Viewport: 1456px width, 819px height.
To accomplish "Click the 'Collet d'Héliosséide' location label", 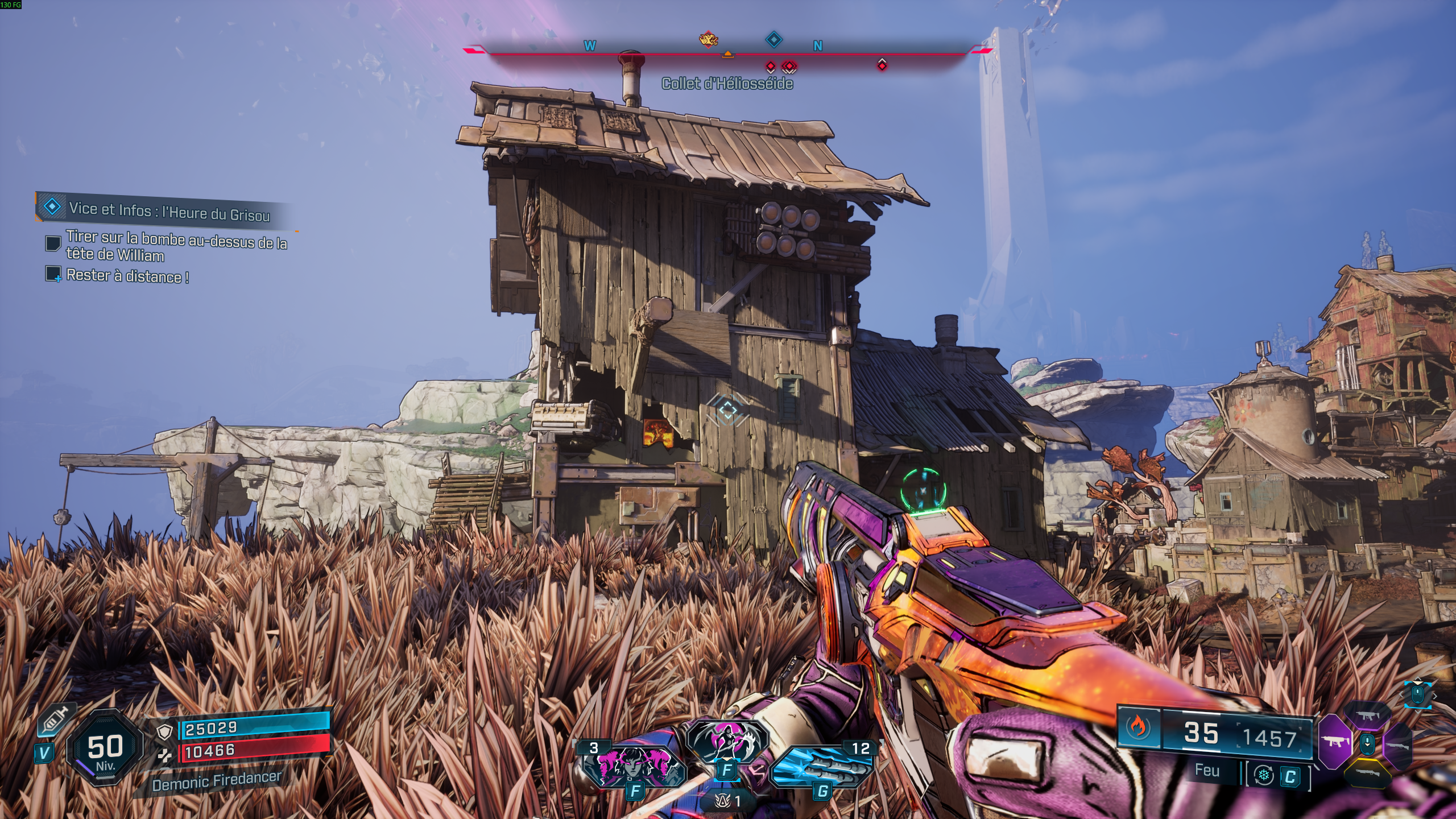I will point(727,84).
